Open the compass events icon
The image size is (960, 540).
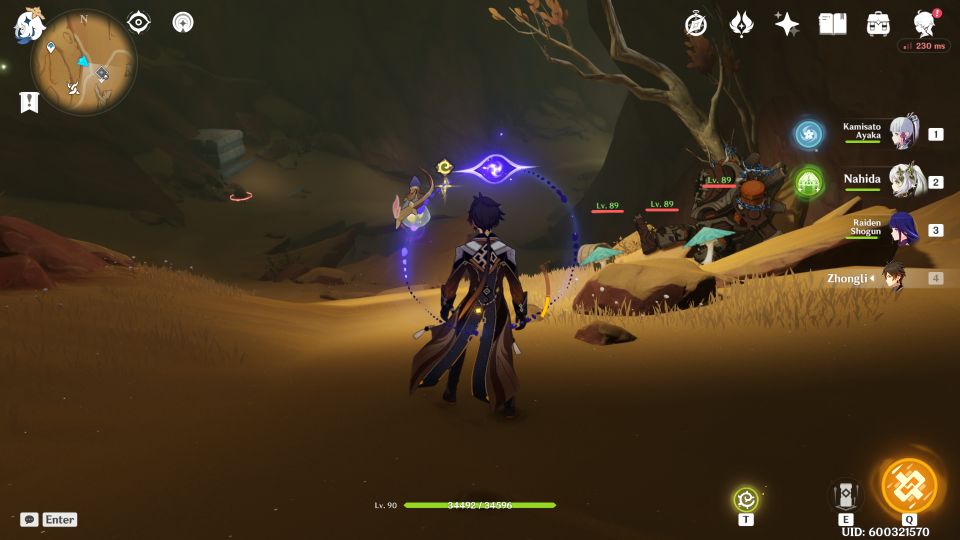tap(696, 24)
